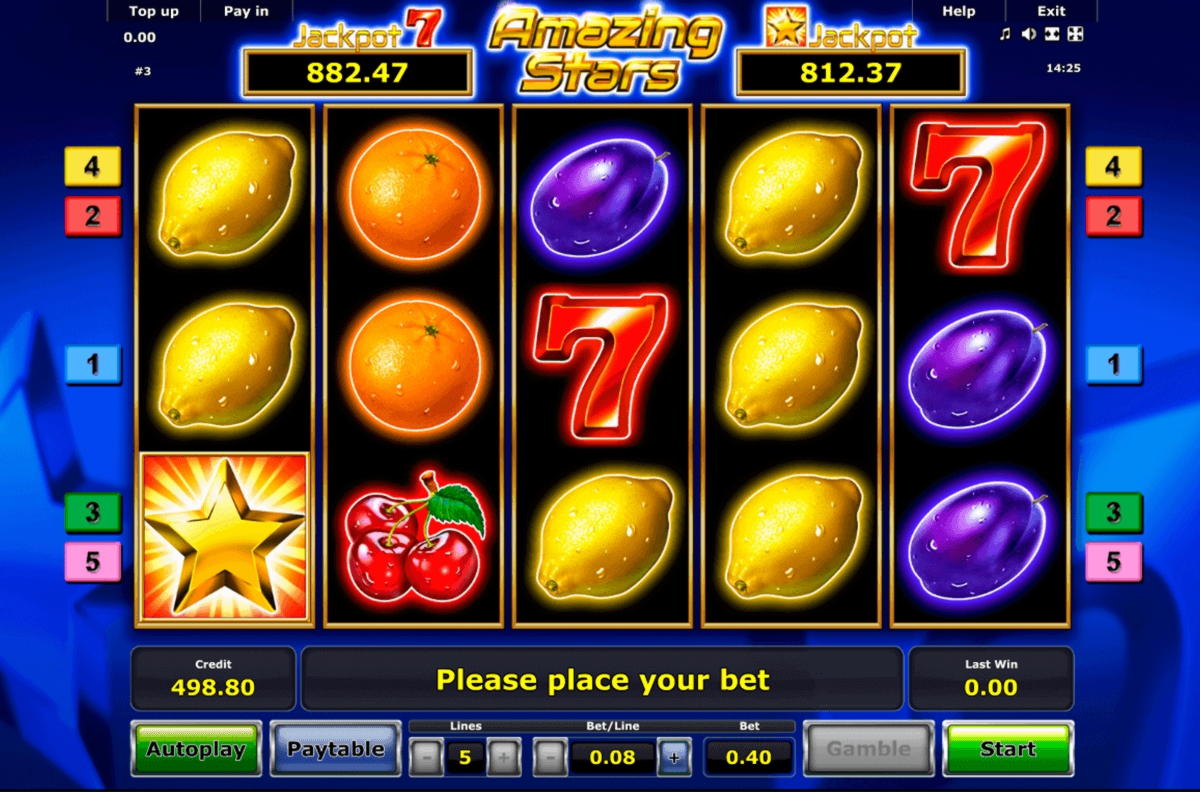Decrease the number of Lines
1200x792 pixels.
click(x=427, y=758)
